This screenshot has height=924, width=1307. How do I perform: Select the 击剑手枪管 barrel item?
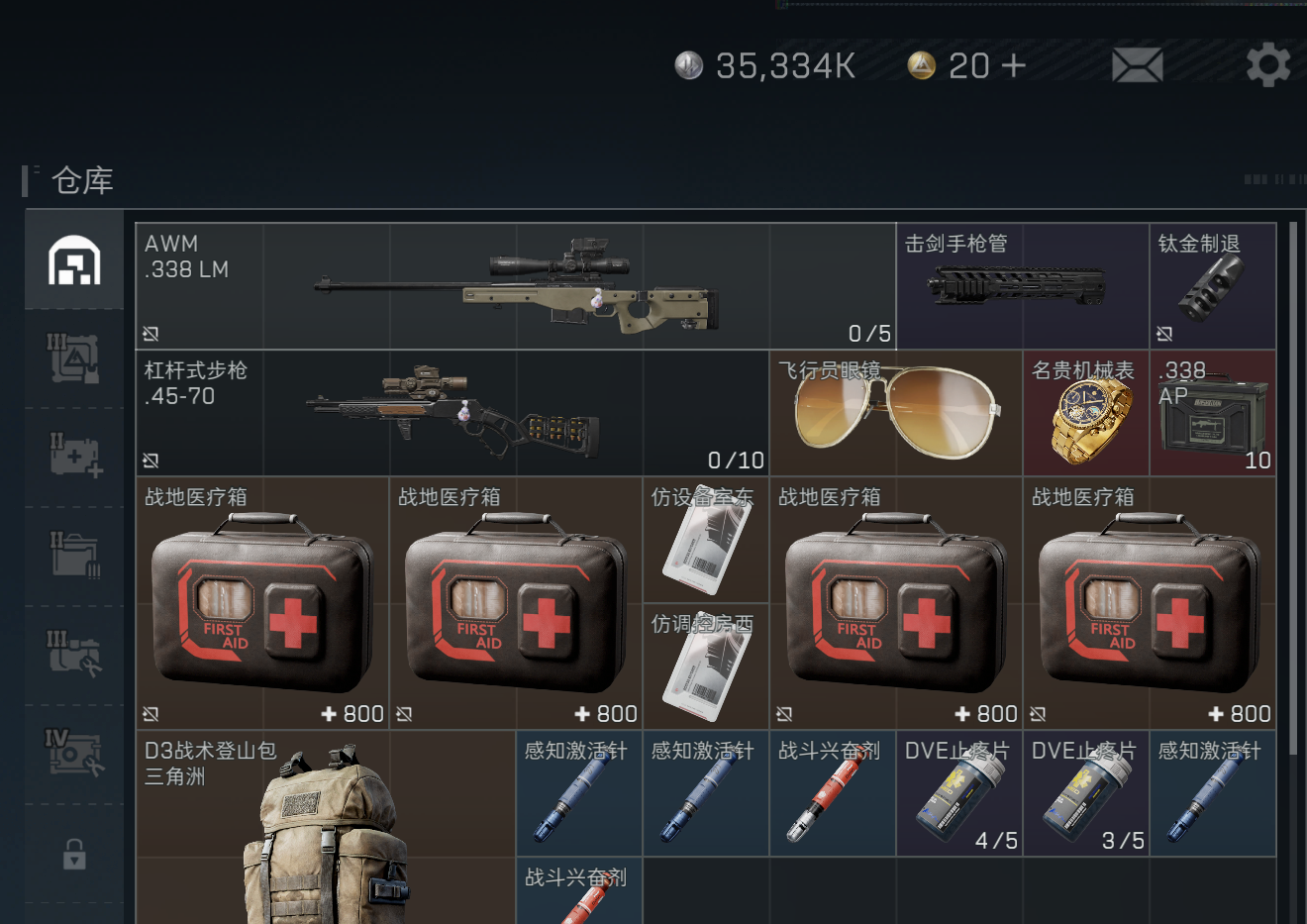(x=1022, y=286)
